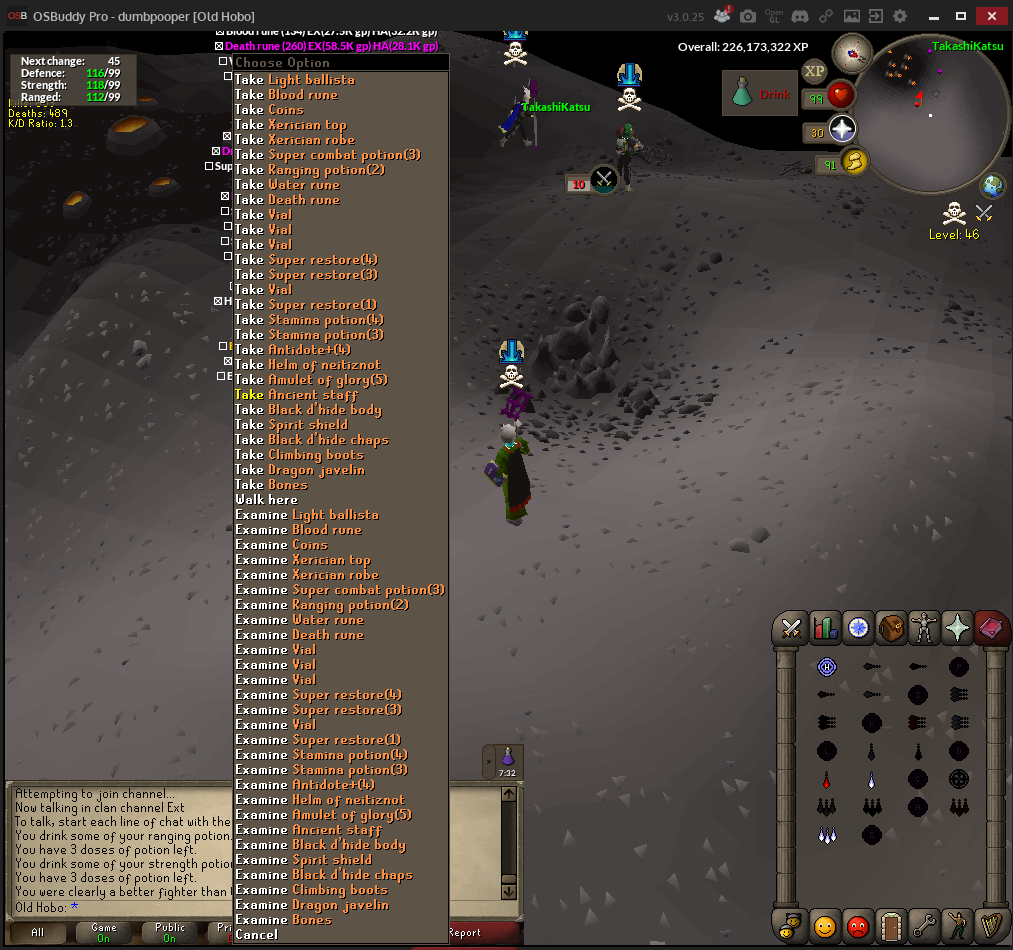The height and width of the screenshot is (950, 1013).
Task: Activate the quick-prayers orb
Action: tap(843, 130)
